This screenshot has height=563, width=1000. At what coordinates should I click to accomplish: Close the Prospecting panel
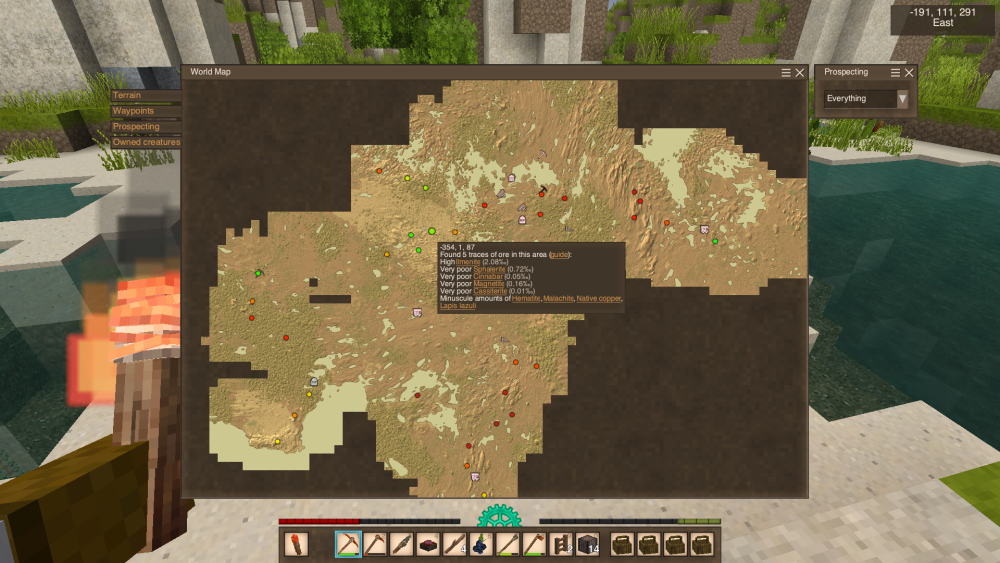[x=909, y=73]
